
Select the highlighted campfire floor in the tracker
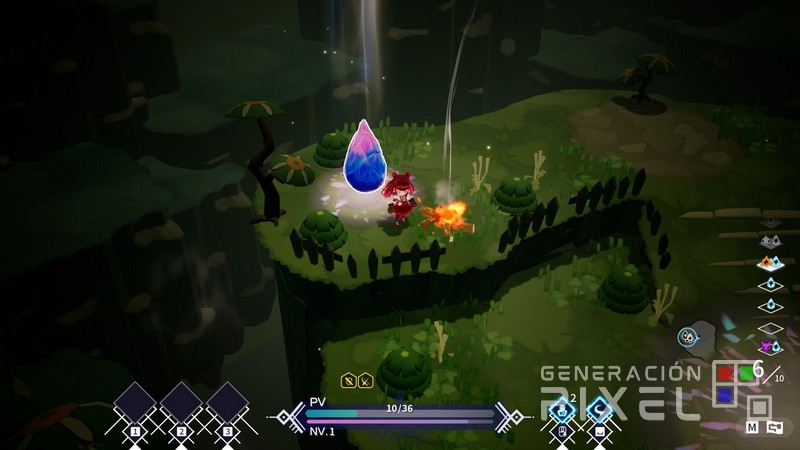pos(769,264)
